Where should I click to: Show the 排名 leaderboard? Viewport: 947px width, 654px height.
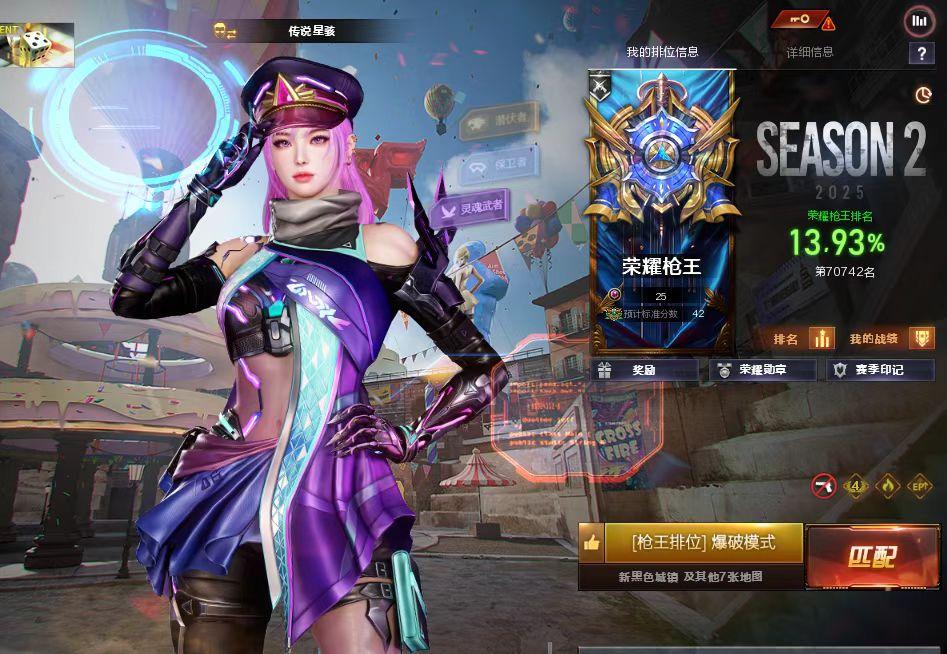804,339
